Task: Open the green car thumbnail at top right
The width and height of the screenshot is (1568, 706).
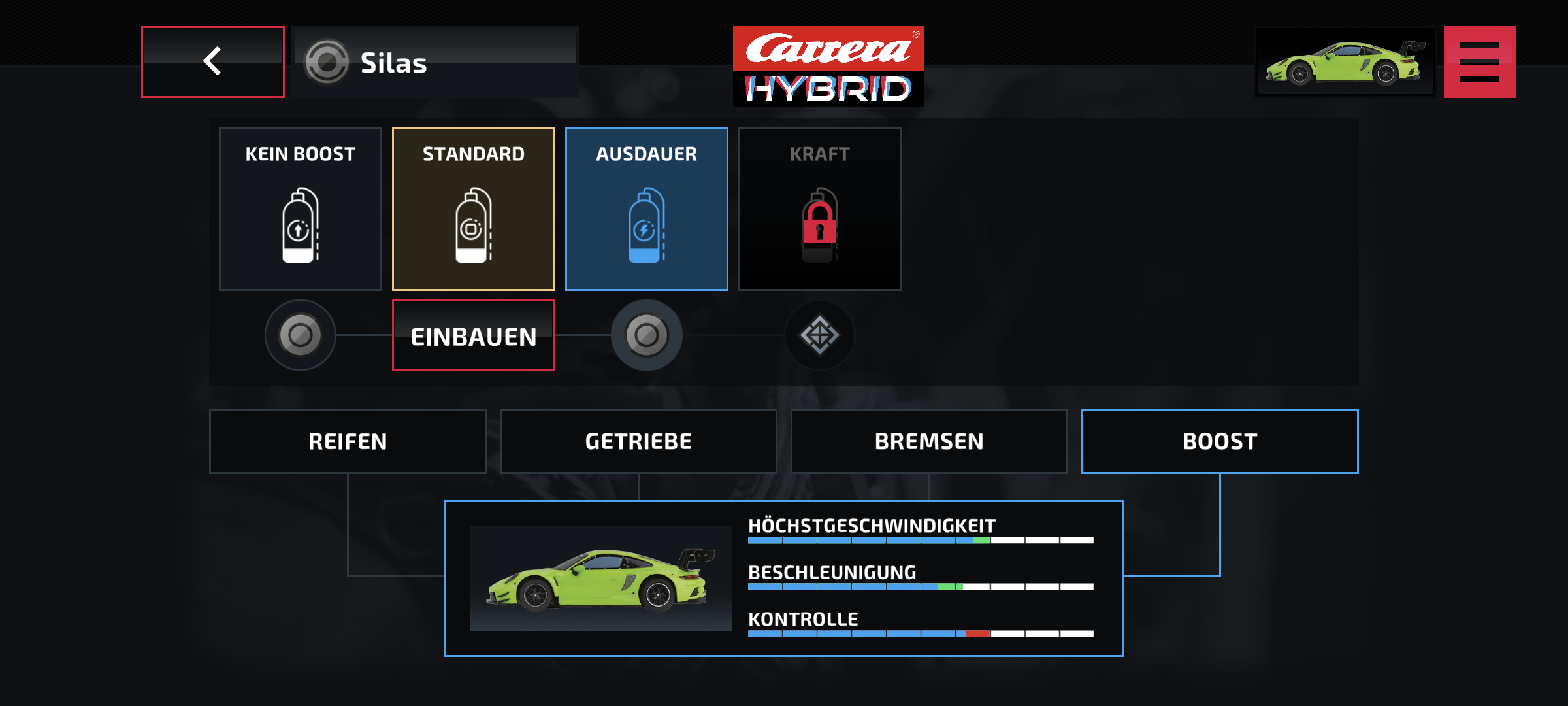Action: [1345, 62]
